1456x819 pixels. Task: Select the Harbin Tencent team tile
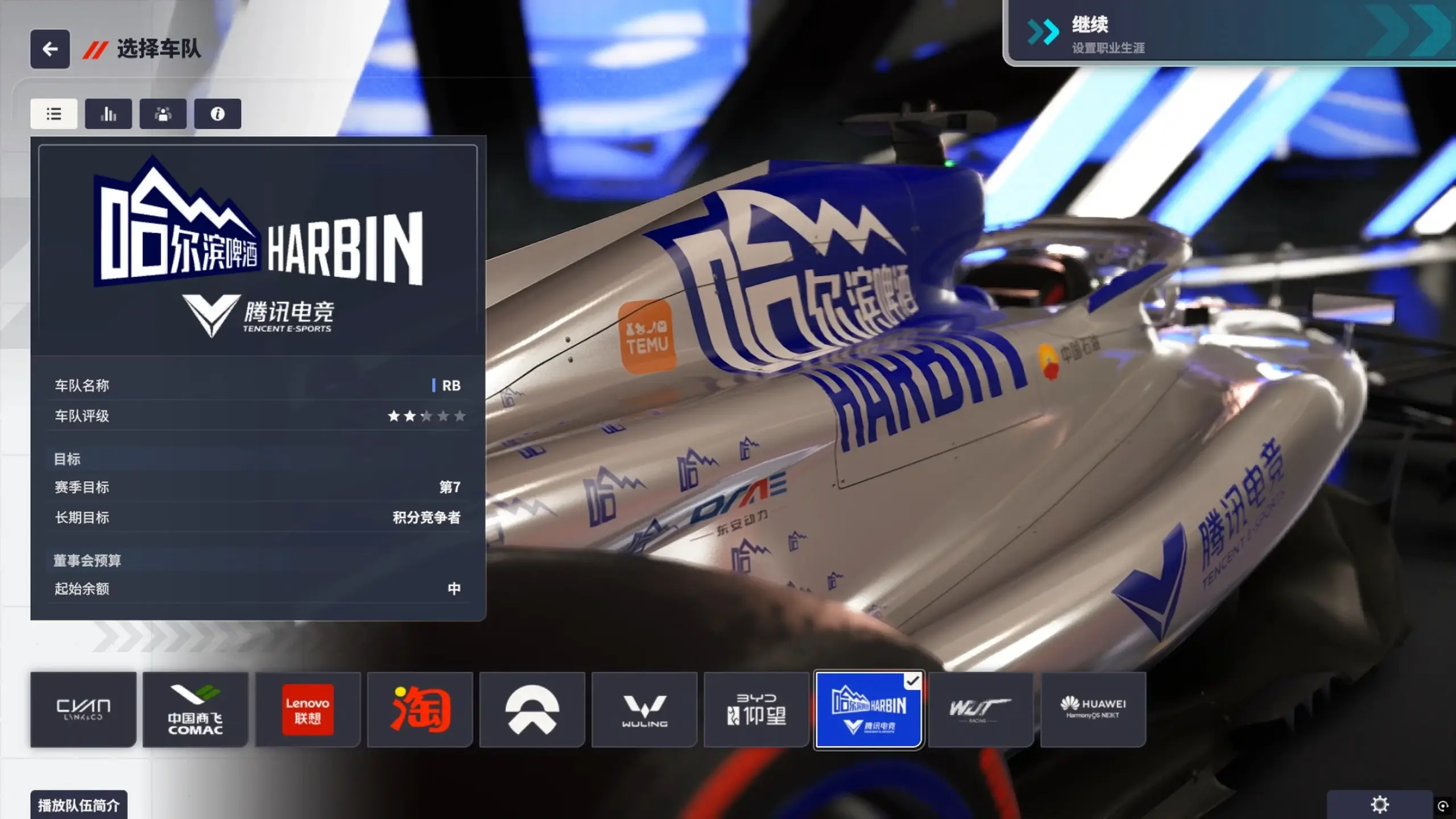868,709
